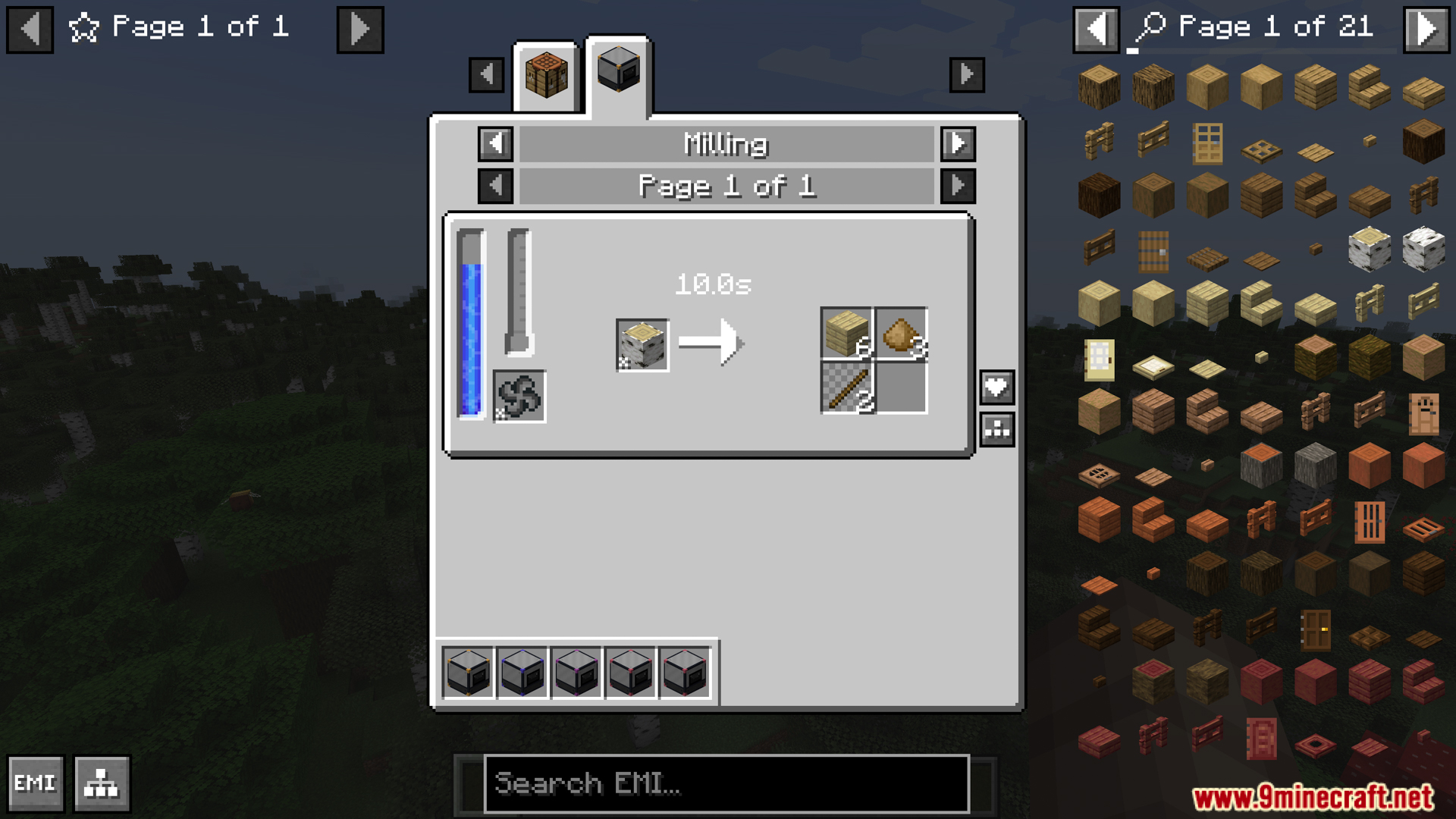Select the birch log input slot
The width and height of the screenshot is (1456, 819).
click(642, 345)
